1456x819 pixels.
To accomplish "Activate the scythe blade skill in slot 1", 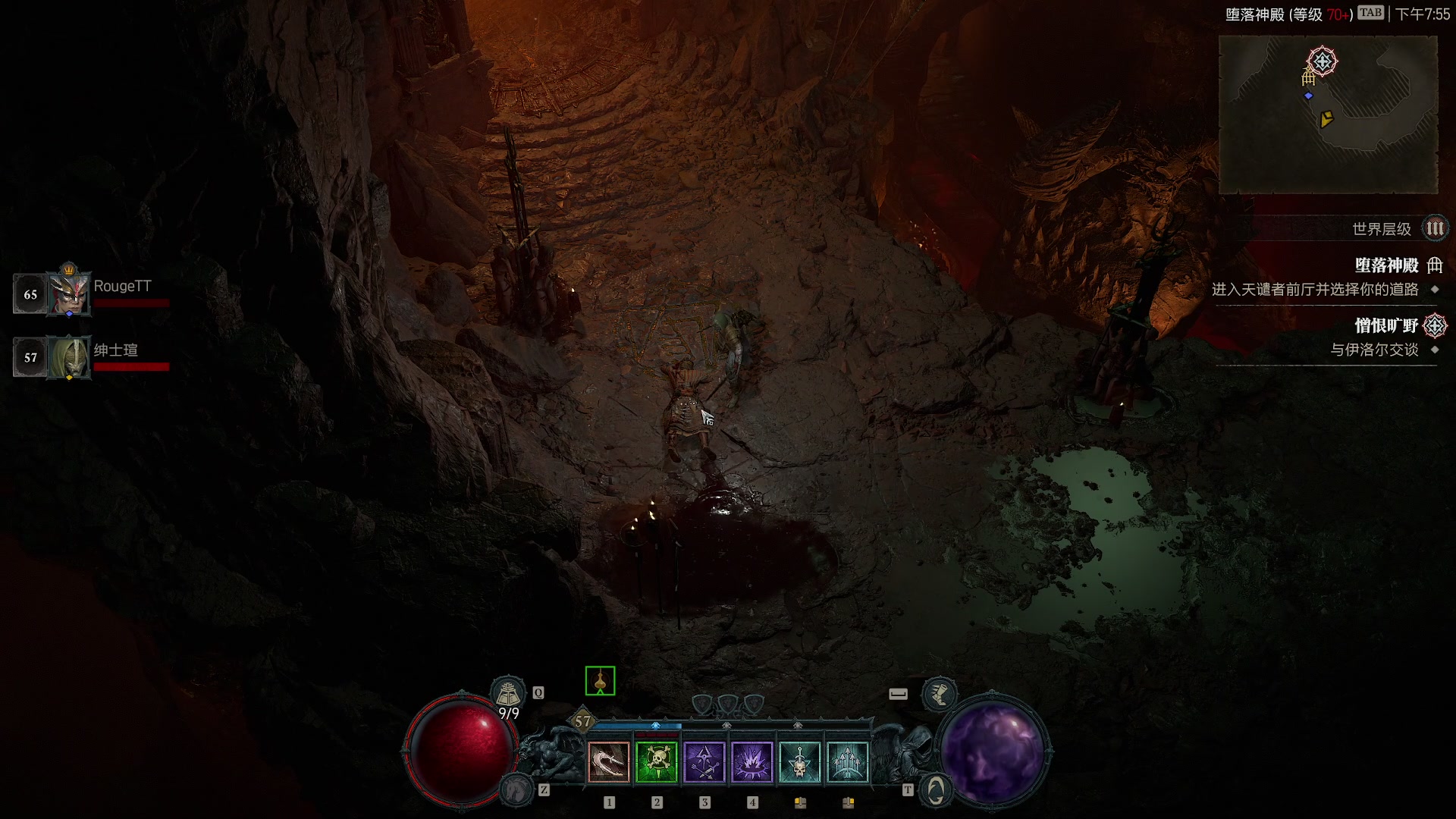I will 609,762.
